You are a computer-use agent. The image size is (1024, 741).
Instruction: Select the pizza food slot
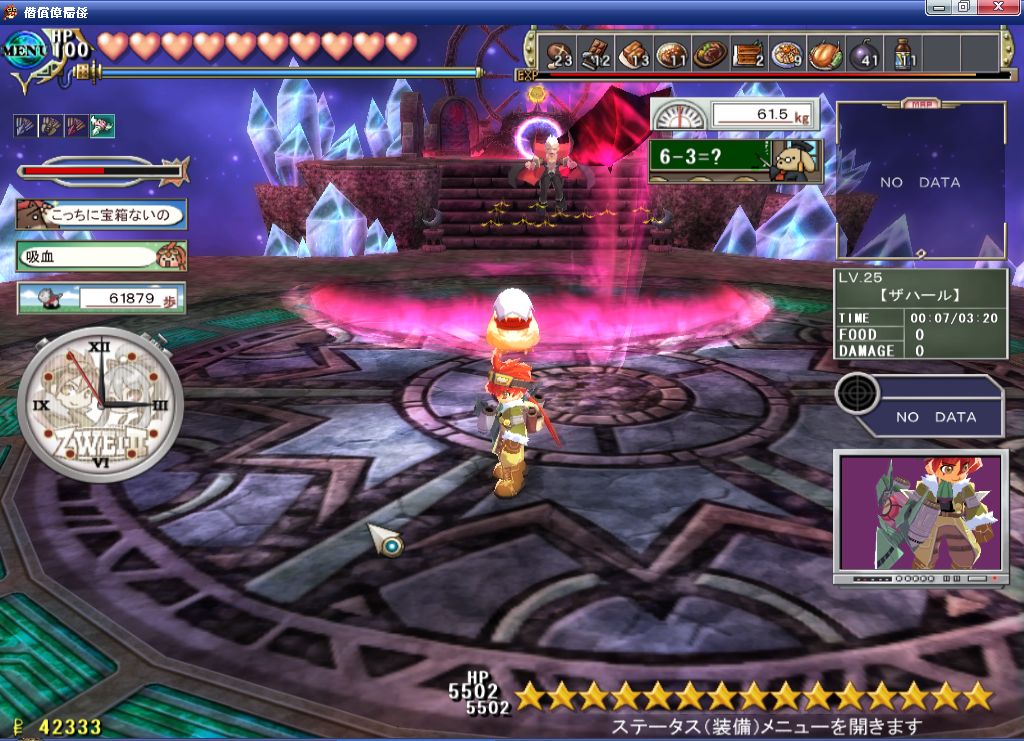coord(786,53)
